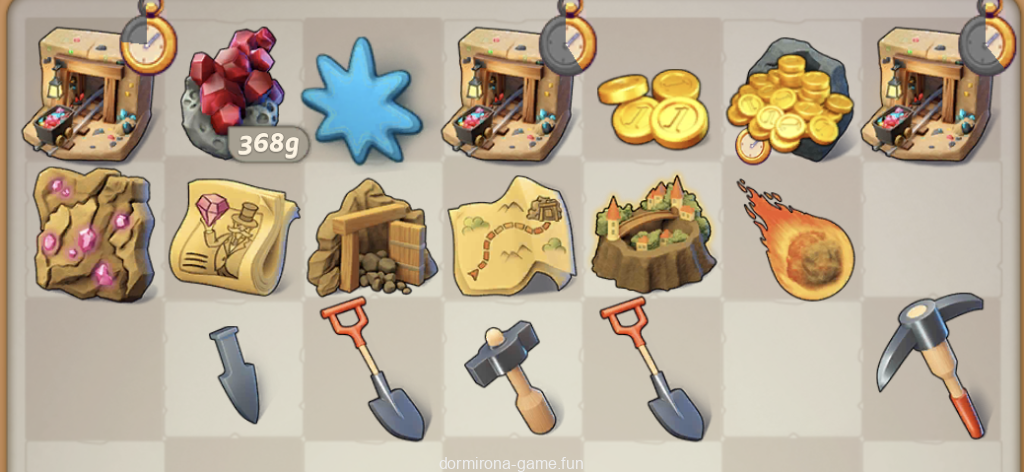Choose the pickaxe tool tile
This screenshot has height=472, width=1024.
click(x=929, y=363)
